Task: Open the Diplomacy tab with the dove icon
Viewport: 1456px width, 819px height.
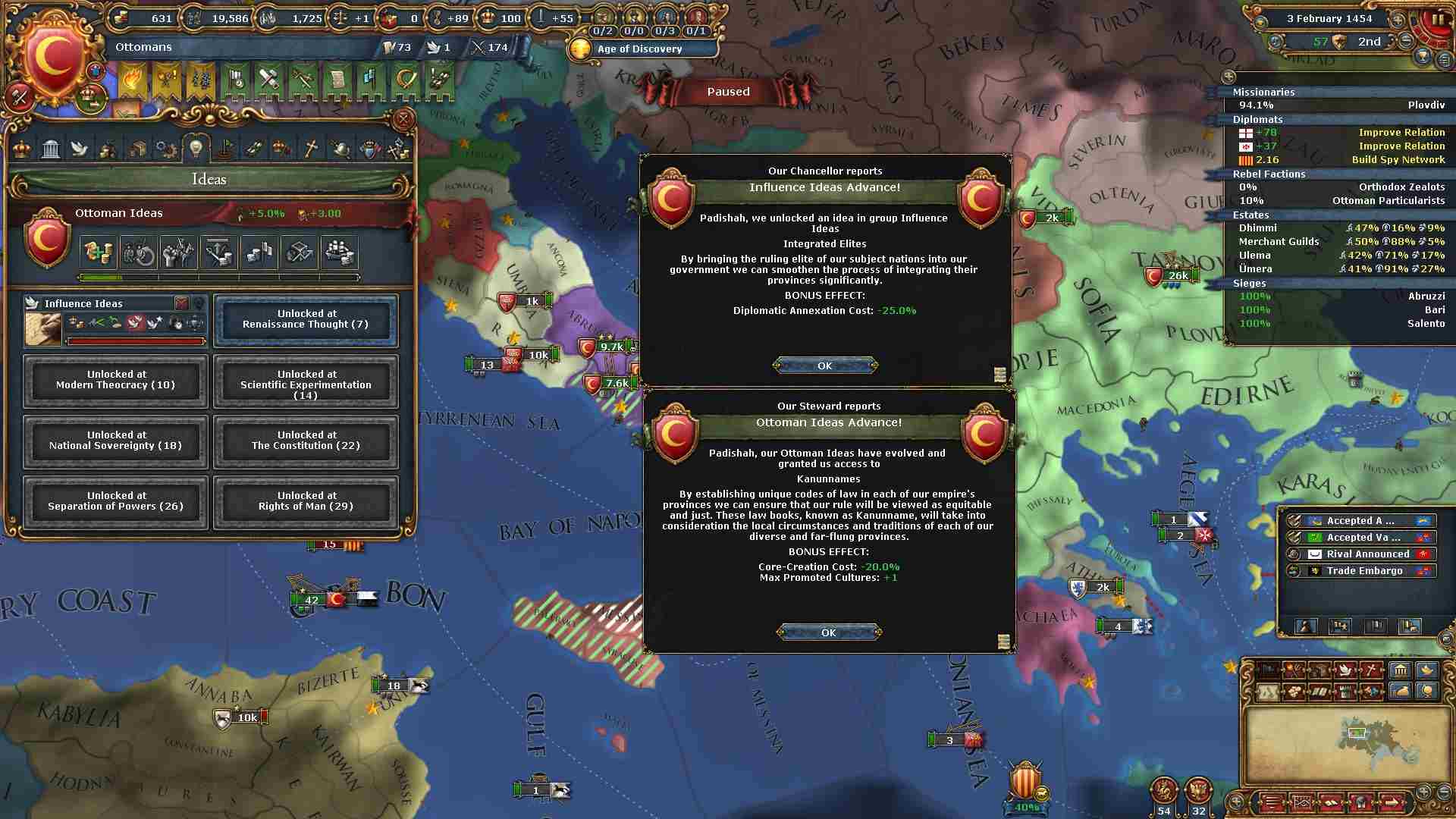Action: pos(80,149)
